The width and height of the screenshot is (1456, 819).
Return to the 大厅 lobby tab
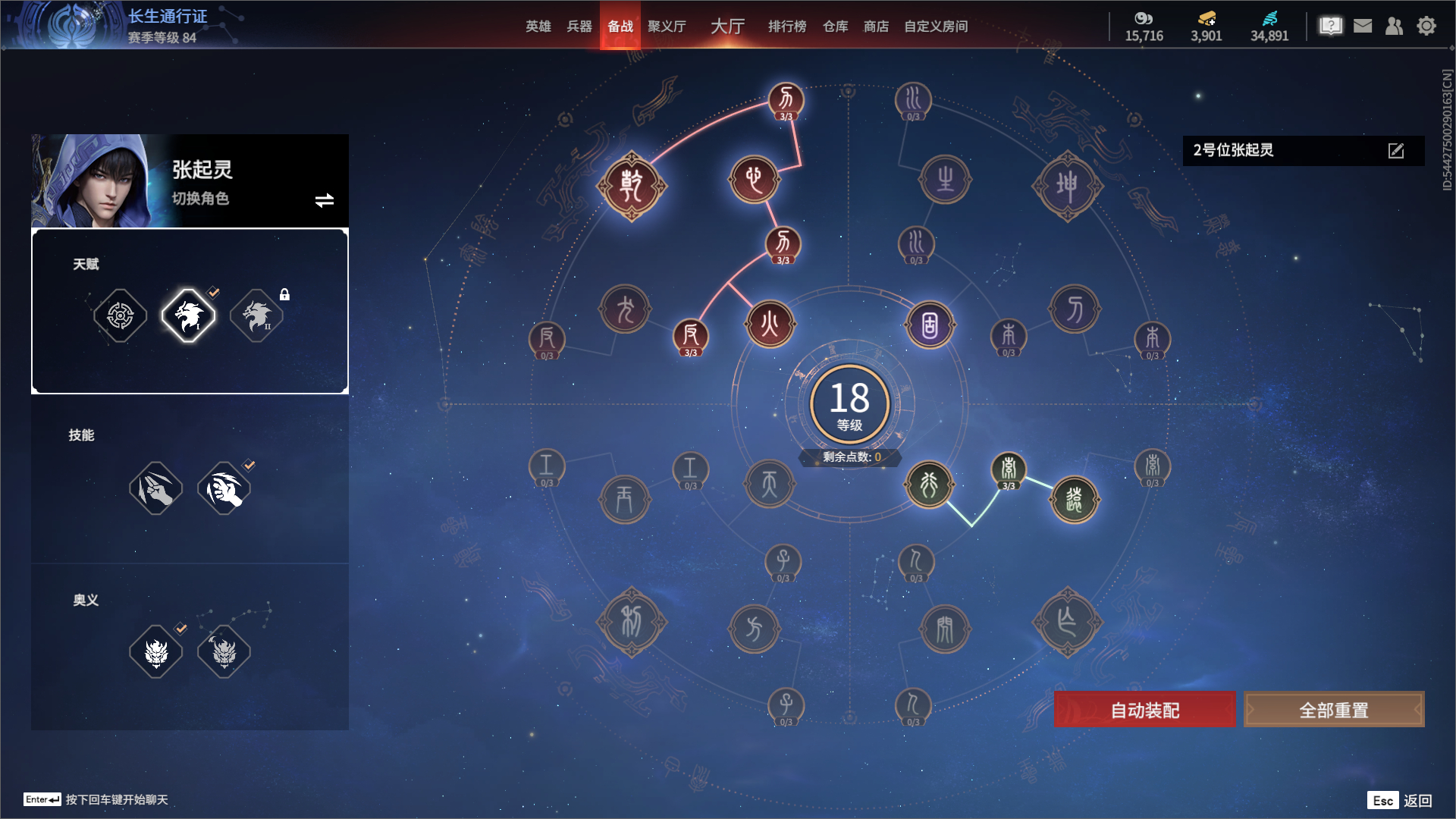[x=727, y=27]
